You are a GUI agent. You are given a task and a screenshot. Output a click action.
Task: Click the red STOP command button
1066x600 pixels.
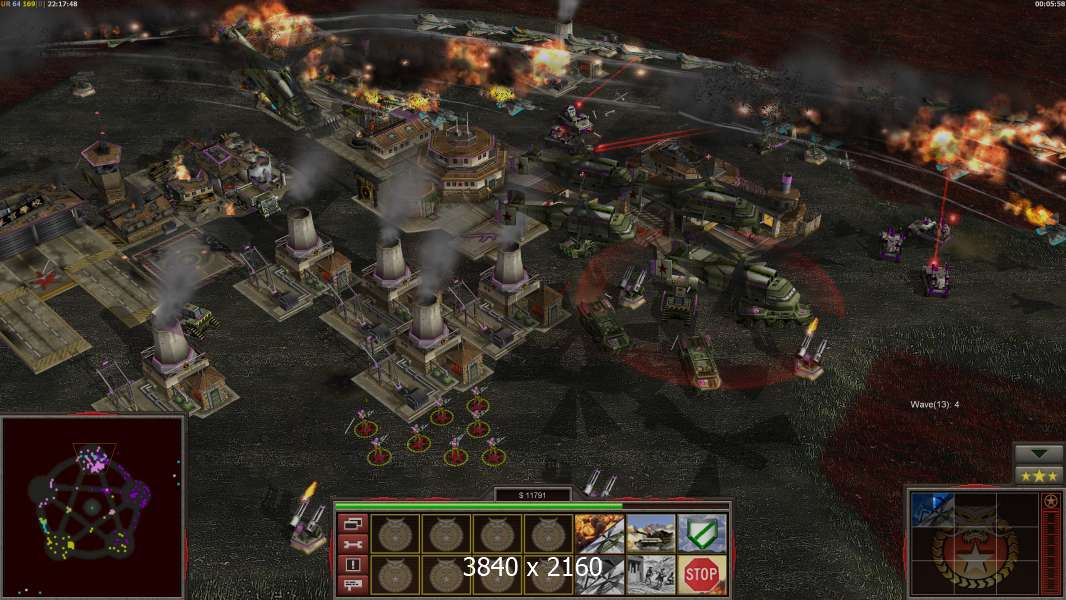[x=702, y=575]
